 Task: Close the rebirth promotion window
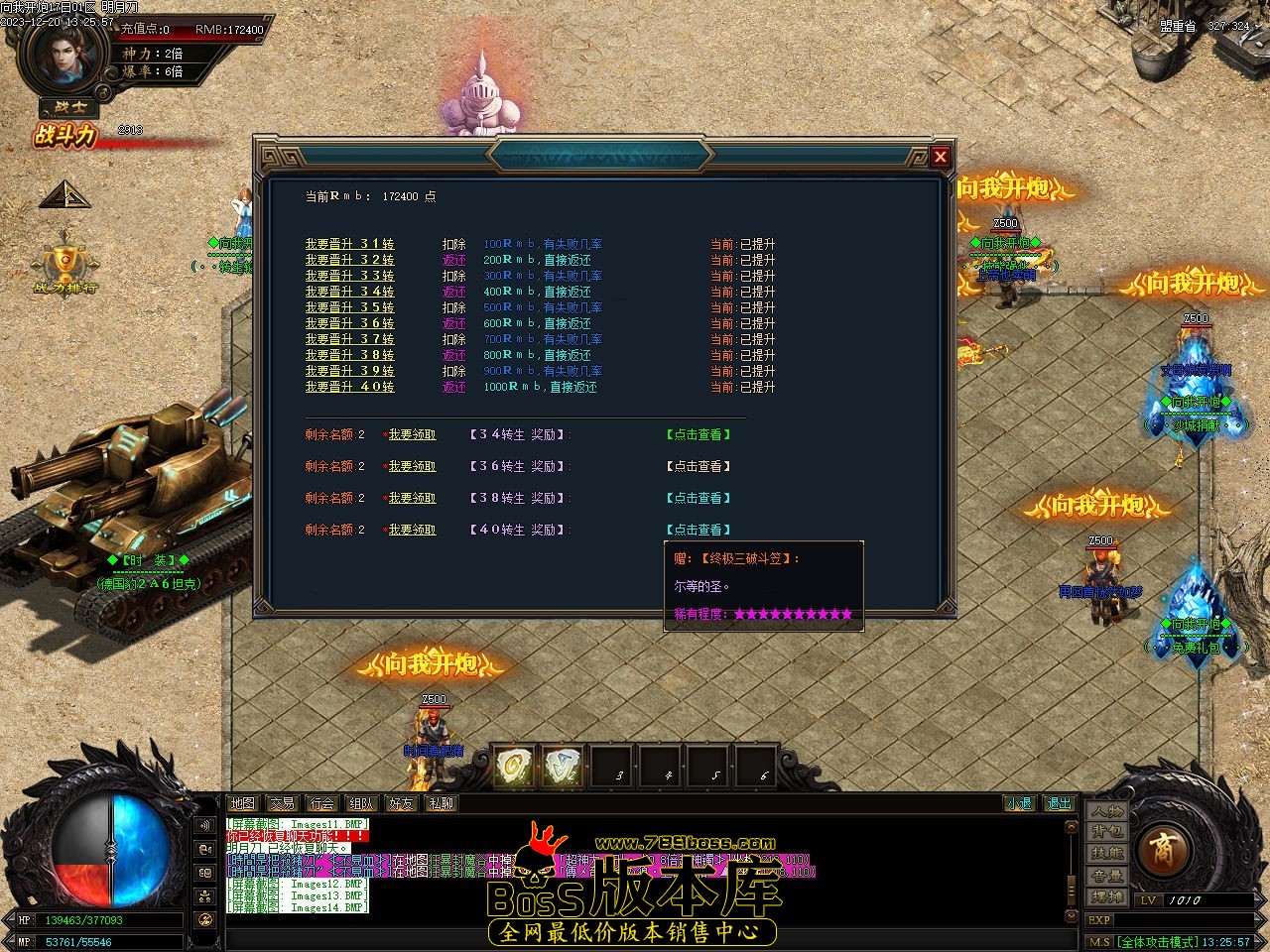point(941,156)
